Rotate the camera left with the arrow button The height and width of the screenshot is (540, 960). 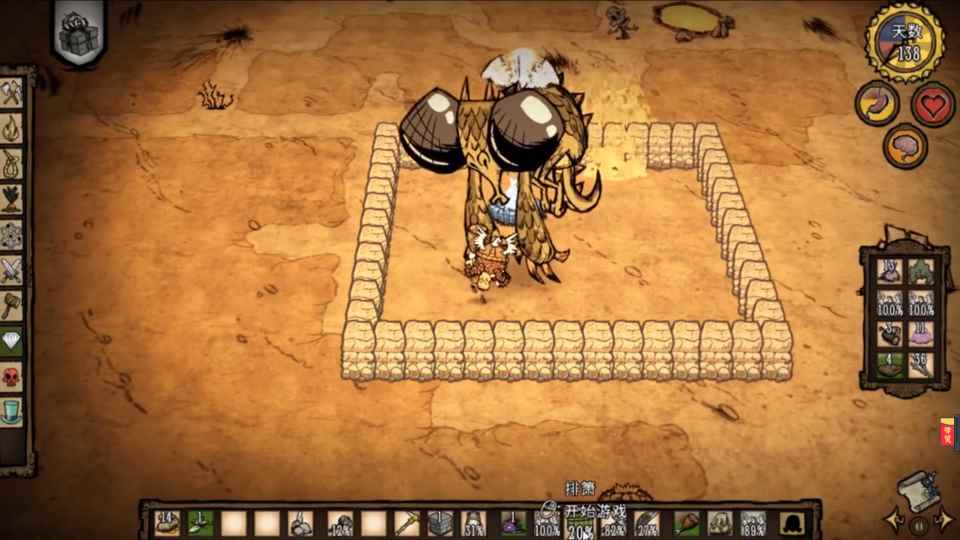tap(891, 521)
